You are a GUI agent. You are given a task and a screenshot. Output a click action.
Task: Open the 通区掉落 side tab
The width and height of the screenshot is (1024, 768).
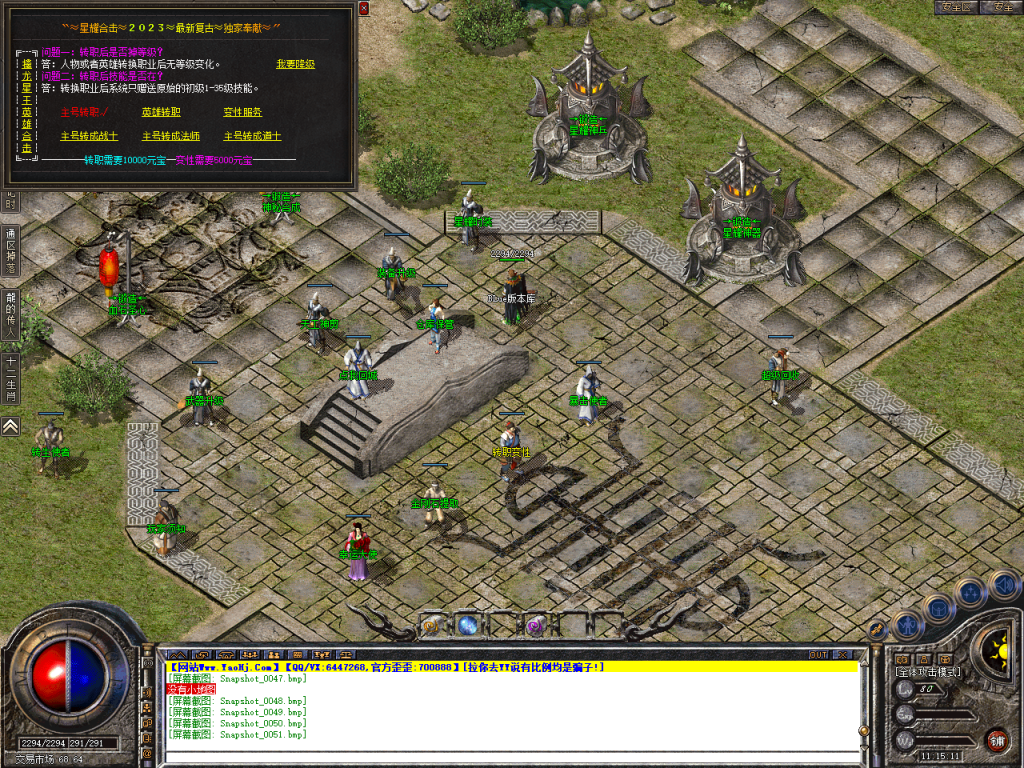click(x=11, y=250)
